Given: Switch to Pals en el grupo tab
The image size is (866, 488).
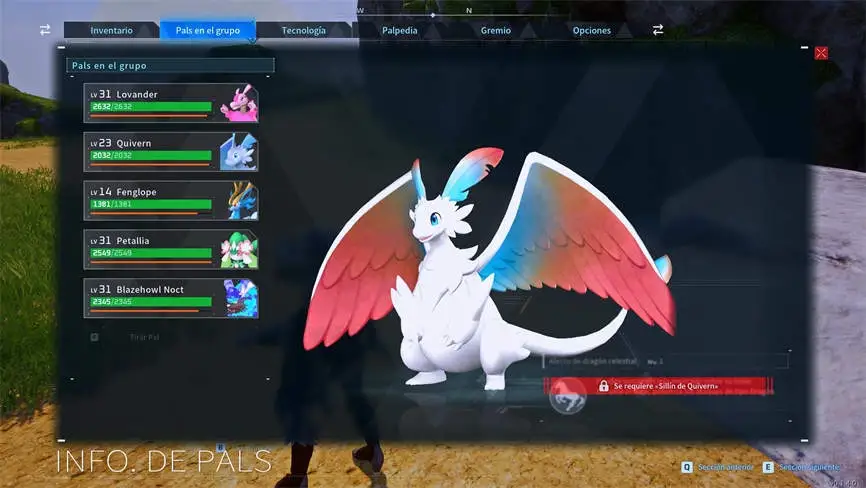Looking at the screenshot, I should [x=206, y=30].
